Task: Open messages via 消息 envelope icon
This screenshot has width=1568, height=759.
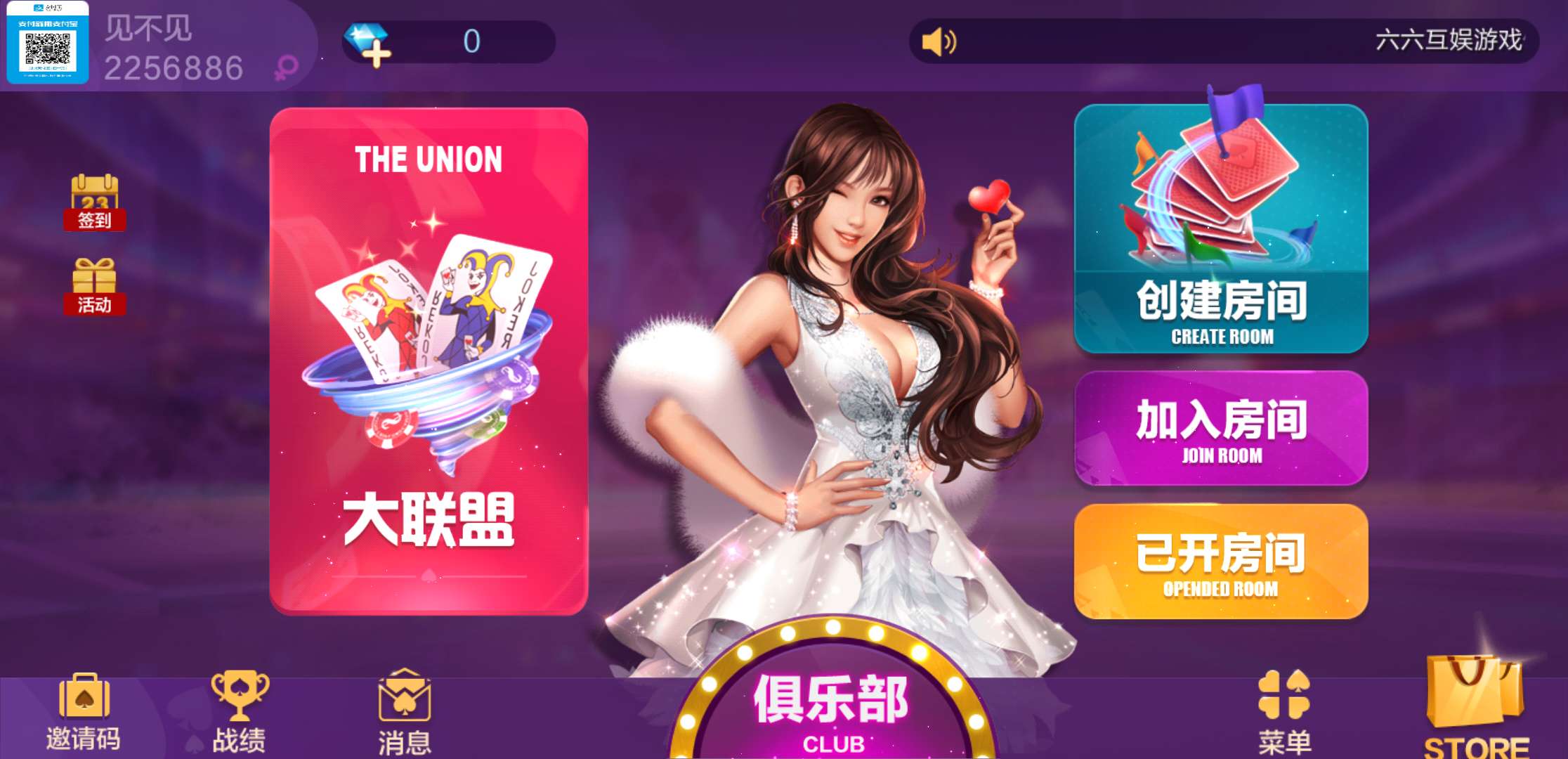Action: [x=403, y=696]
